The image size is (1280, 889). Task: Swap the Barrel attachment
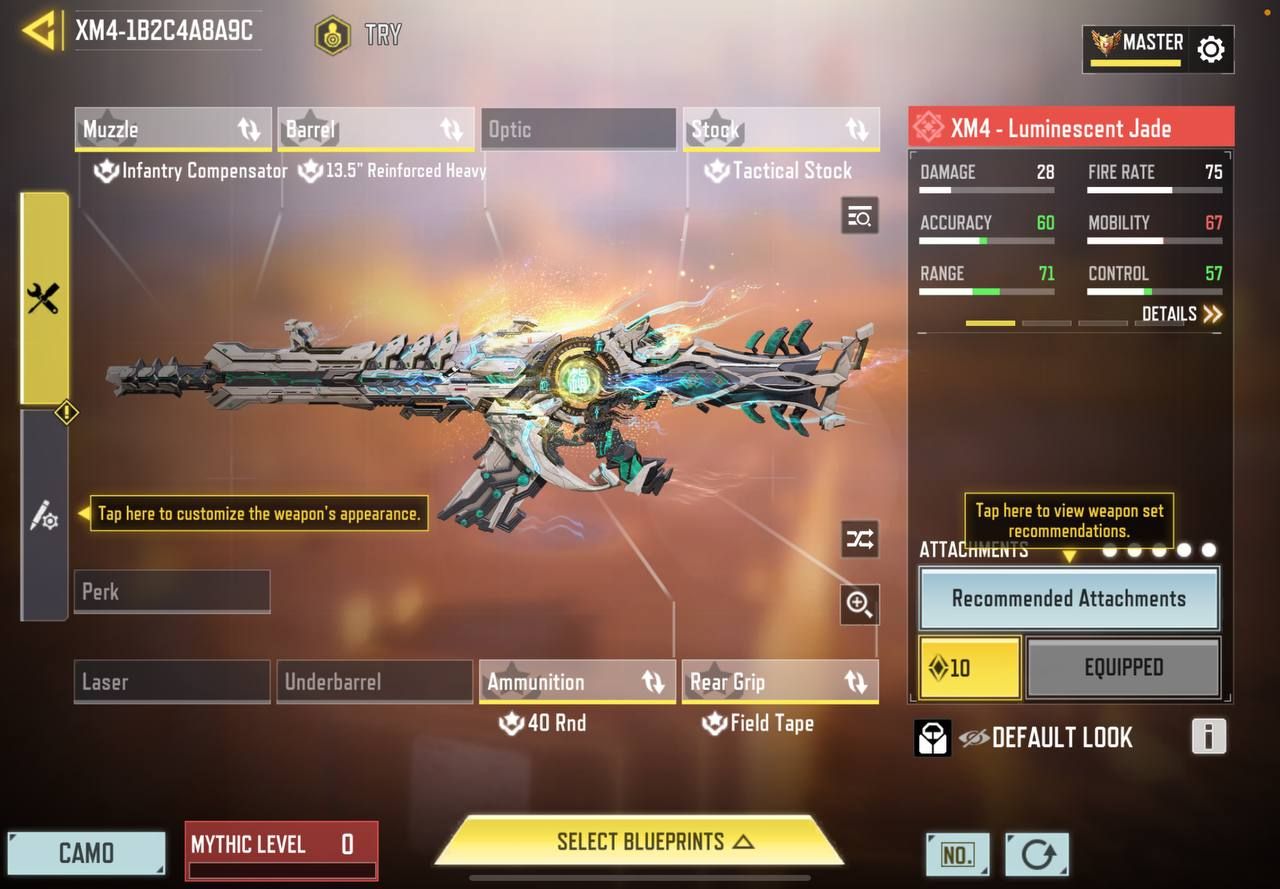point(376,130)
